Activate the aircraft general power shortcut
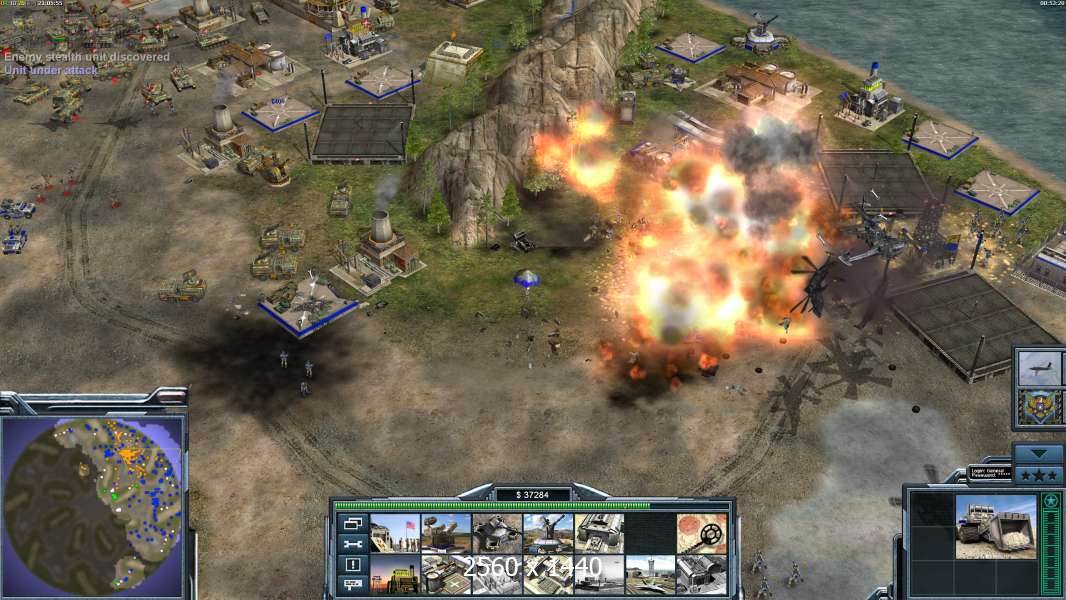The image size is (1066, 600). coord(1039,369)
